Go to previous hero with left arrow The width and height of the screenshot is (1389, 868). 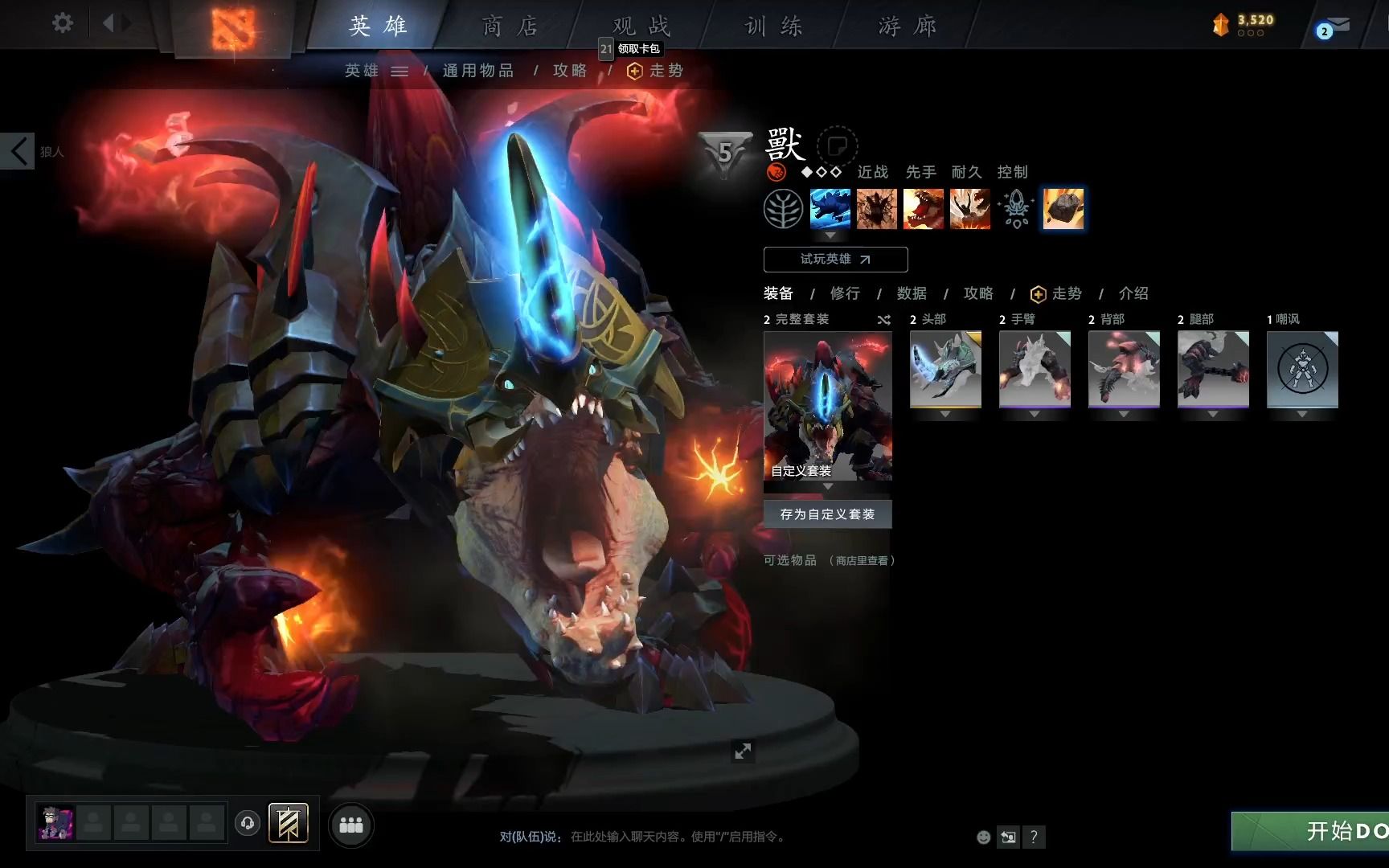(18, 151)
